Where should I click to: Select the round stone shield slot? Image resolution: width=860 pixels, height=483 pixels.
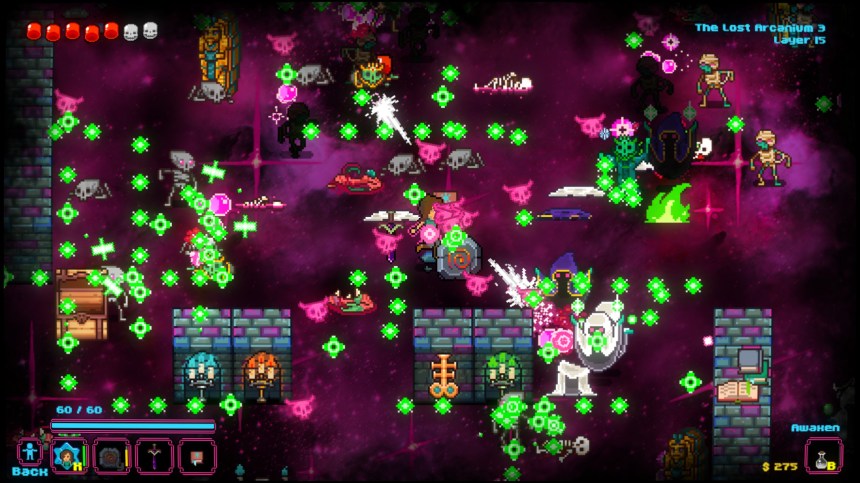[x=112, y=455]
